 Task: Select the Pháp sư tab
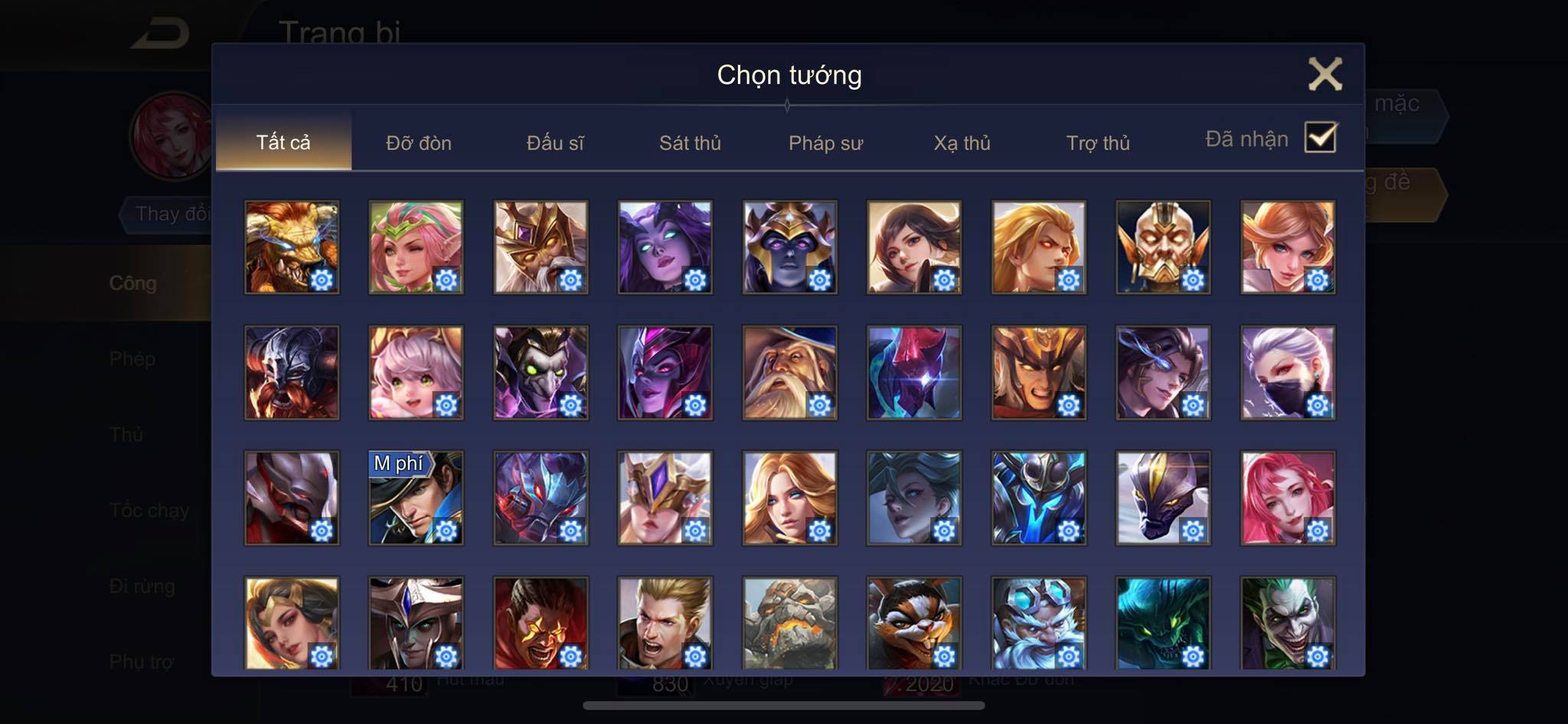[x=825, y=142]
